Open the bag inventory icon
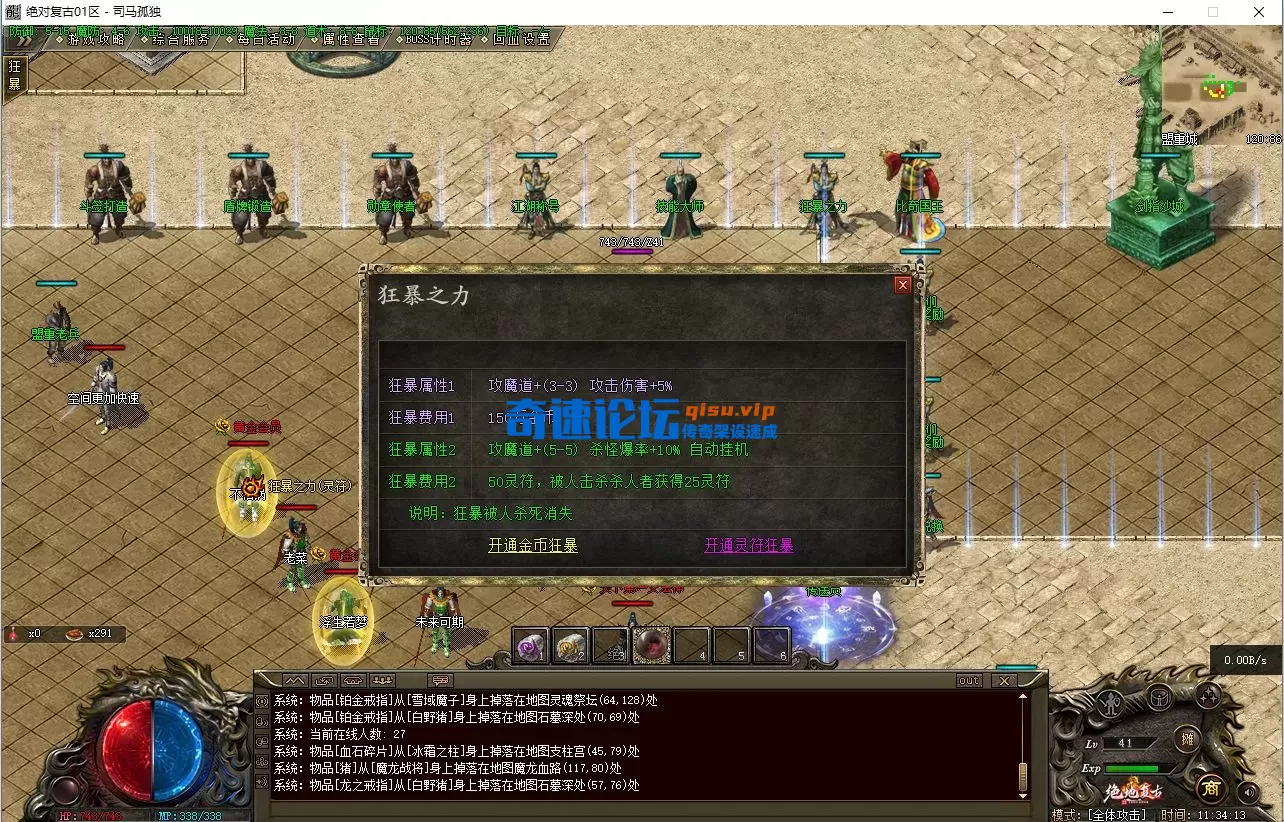Screen dimensions: 1284x822 pos(1159,697)
